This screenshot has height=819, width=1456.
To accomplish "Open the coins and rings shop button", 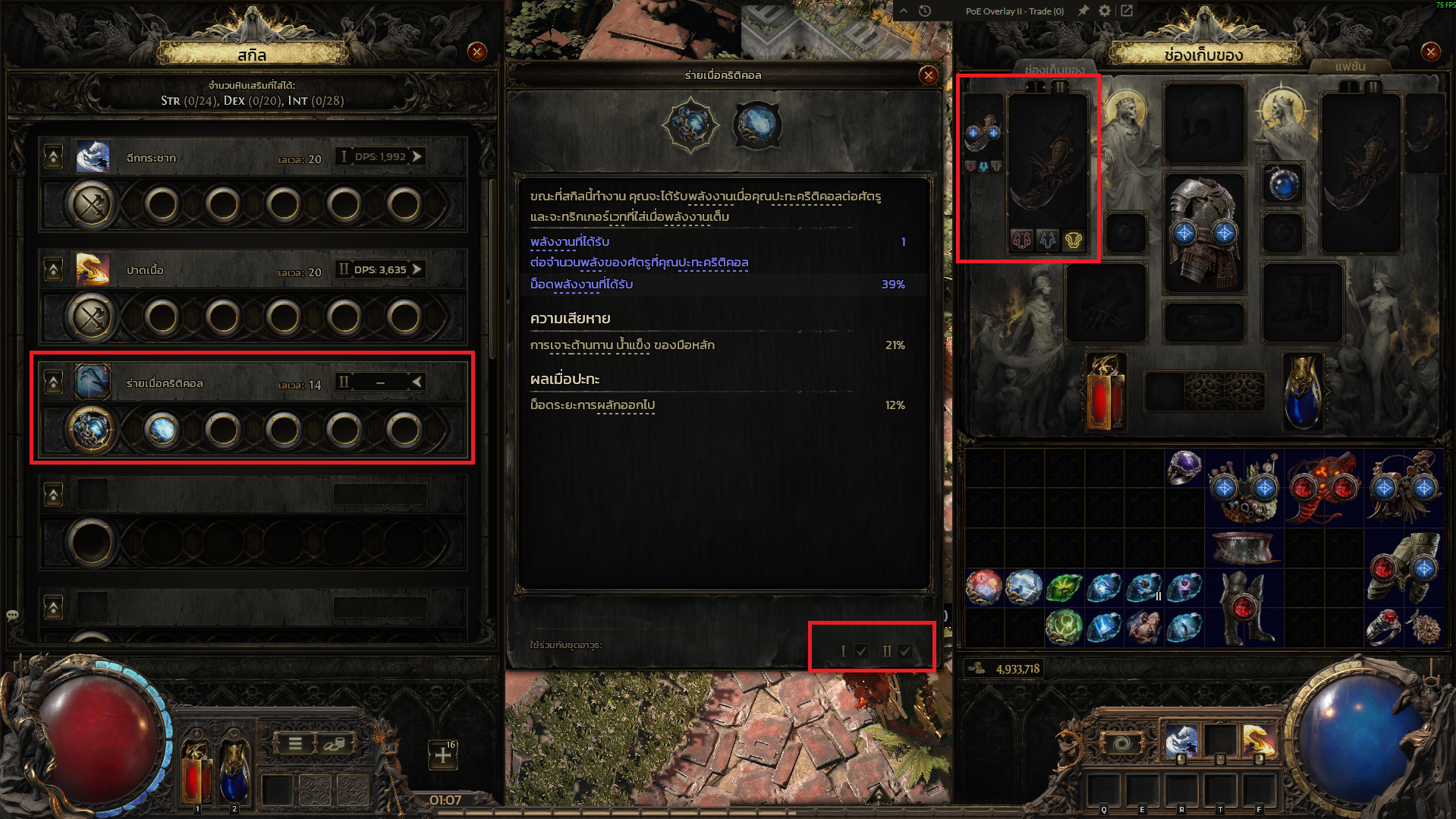I will coord(335,744).
